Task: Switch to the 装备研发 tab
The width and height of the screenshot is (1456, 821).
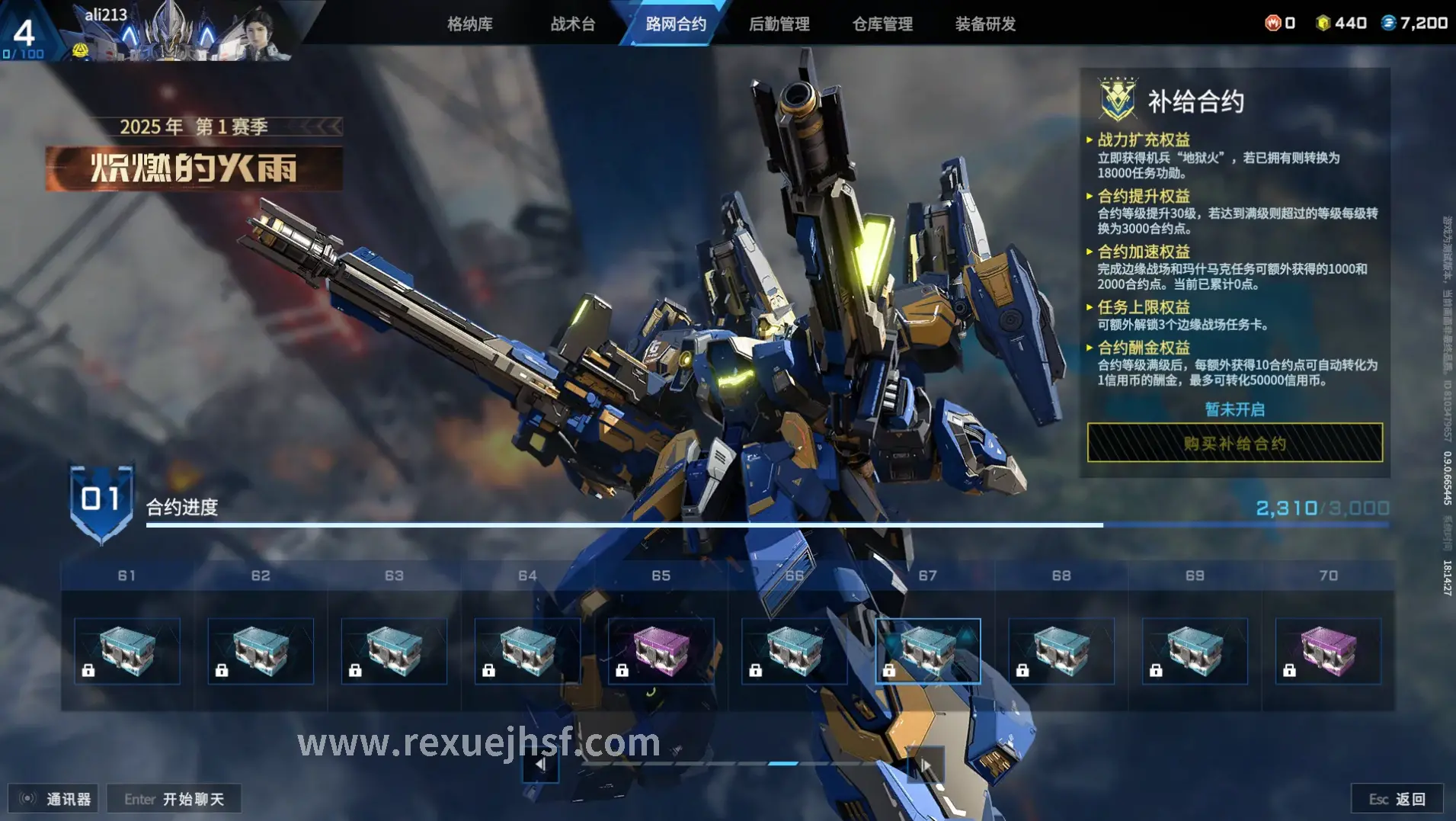Action: 985,24
